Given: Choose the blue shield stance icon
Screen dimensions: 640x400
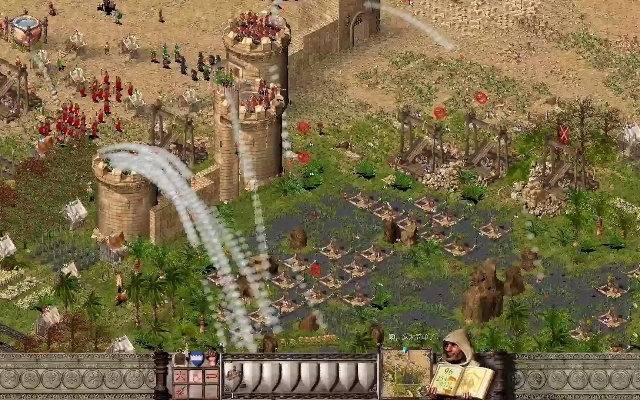Looking at the screenshot, I should [x=196, y=358].
